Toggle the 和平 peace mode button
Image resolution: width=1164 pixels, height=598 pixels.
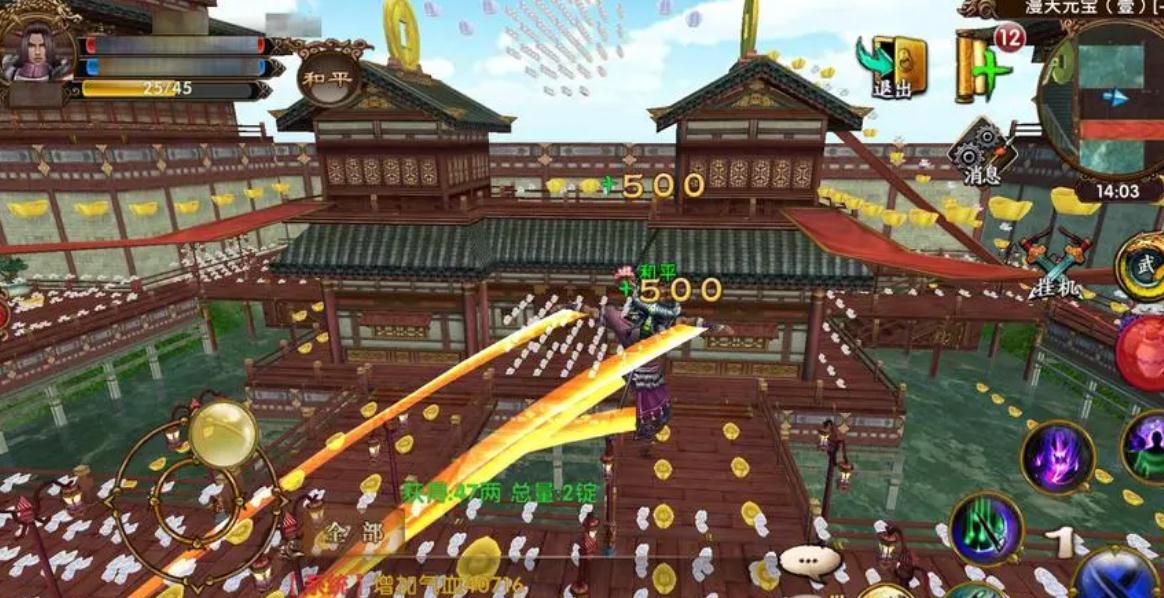pyautogui.click(x=328, y=78)
